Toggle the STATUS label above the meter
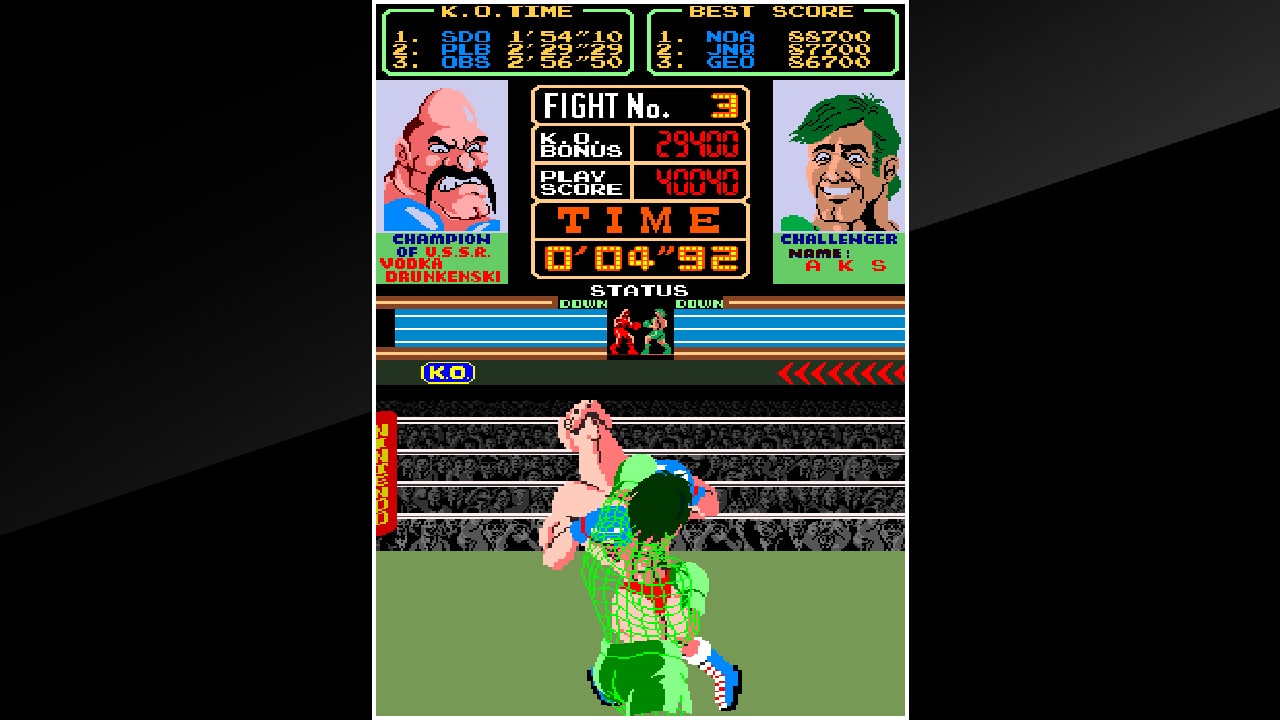This screenshot has width=1280, height=720. (x=640, y=291)
